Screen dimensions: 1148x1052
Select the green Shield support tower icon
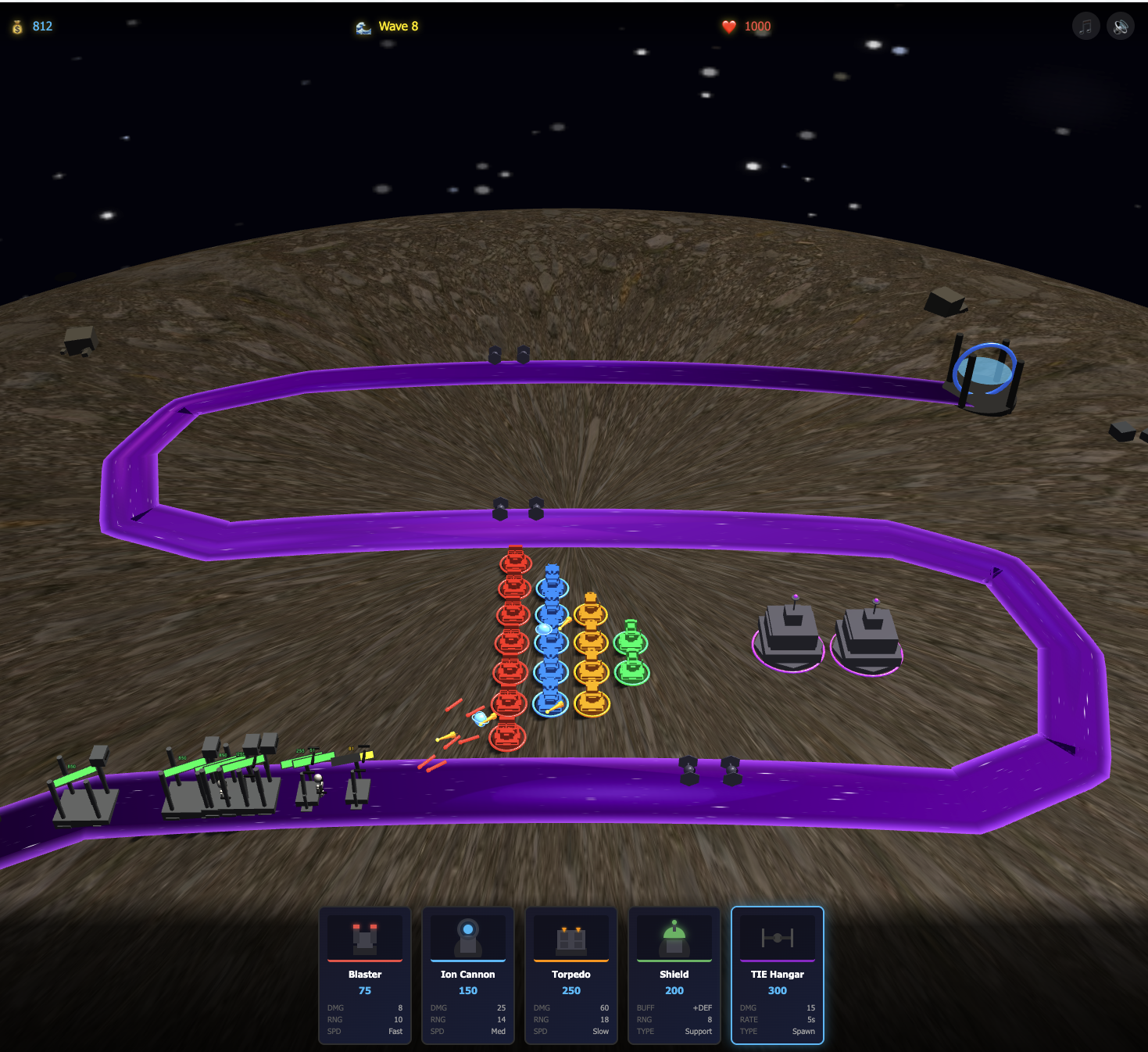click(674, 937)
